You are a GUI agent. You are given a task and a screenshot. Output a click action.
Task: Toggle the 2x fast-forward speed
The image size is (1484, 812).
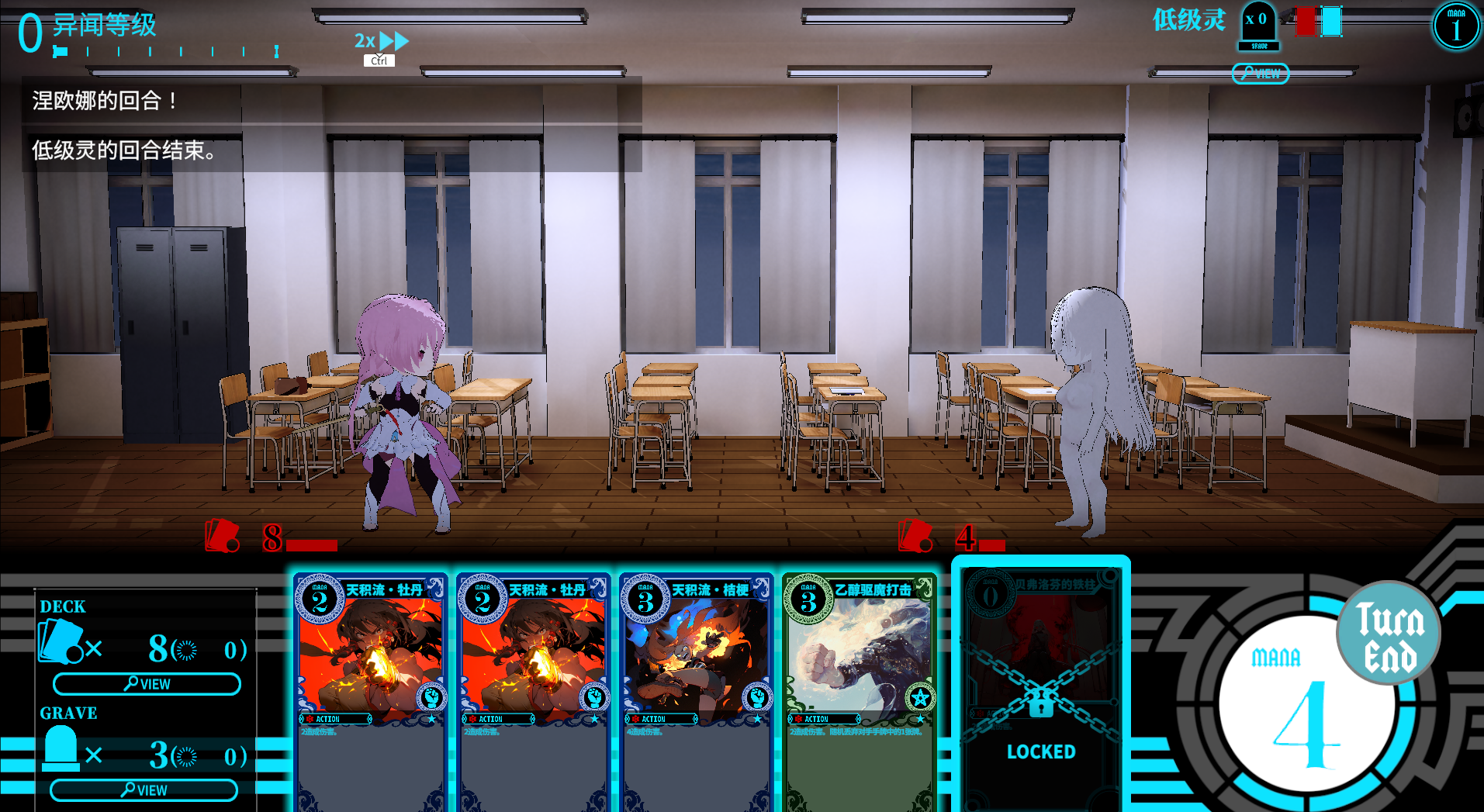coord(381,41)
